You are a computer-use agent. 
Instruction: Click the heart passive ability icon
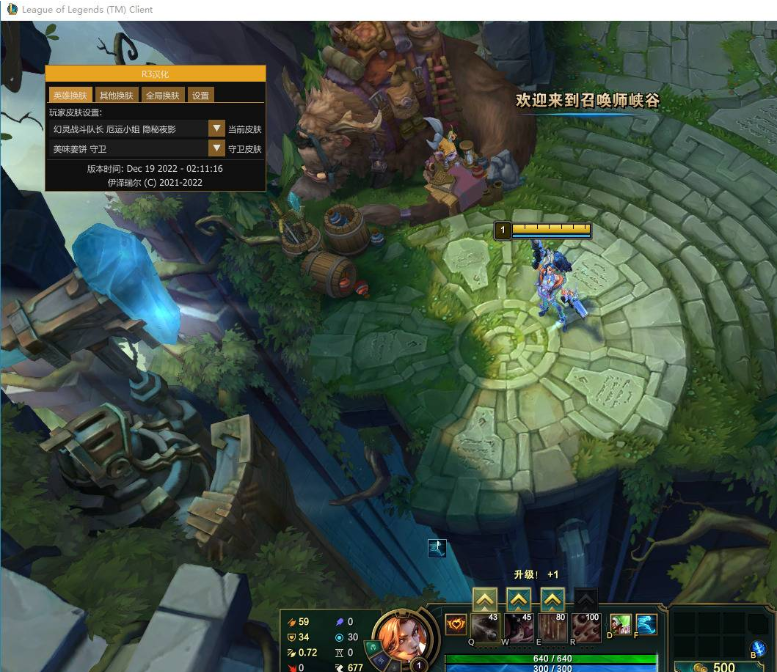[456, 626]
